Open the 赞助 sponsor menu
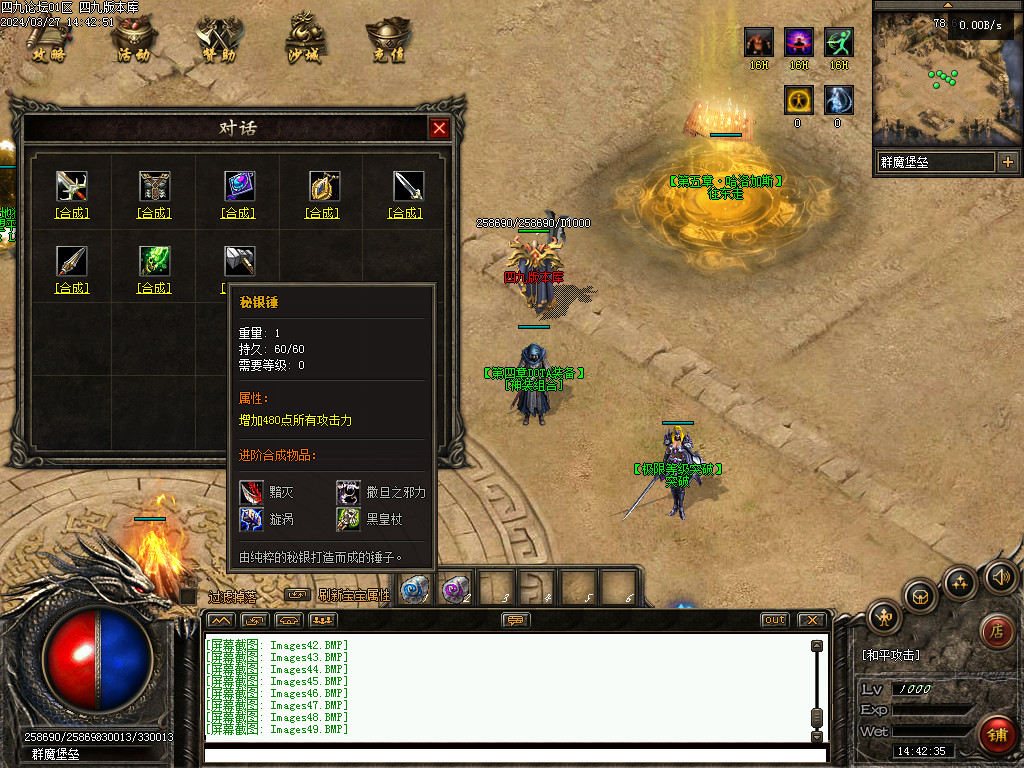 tap(219, 40)
